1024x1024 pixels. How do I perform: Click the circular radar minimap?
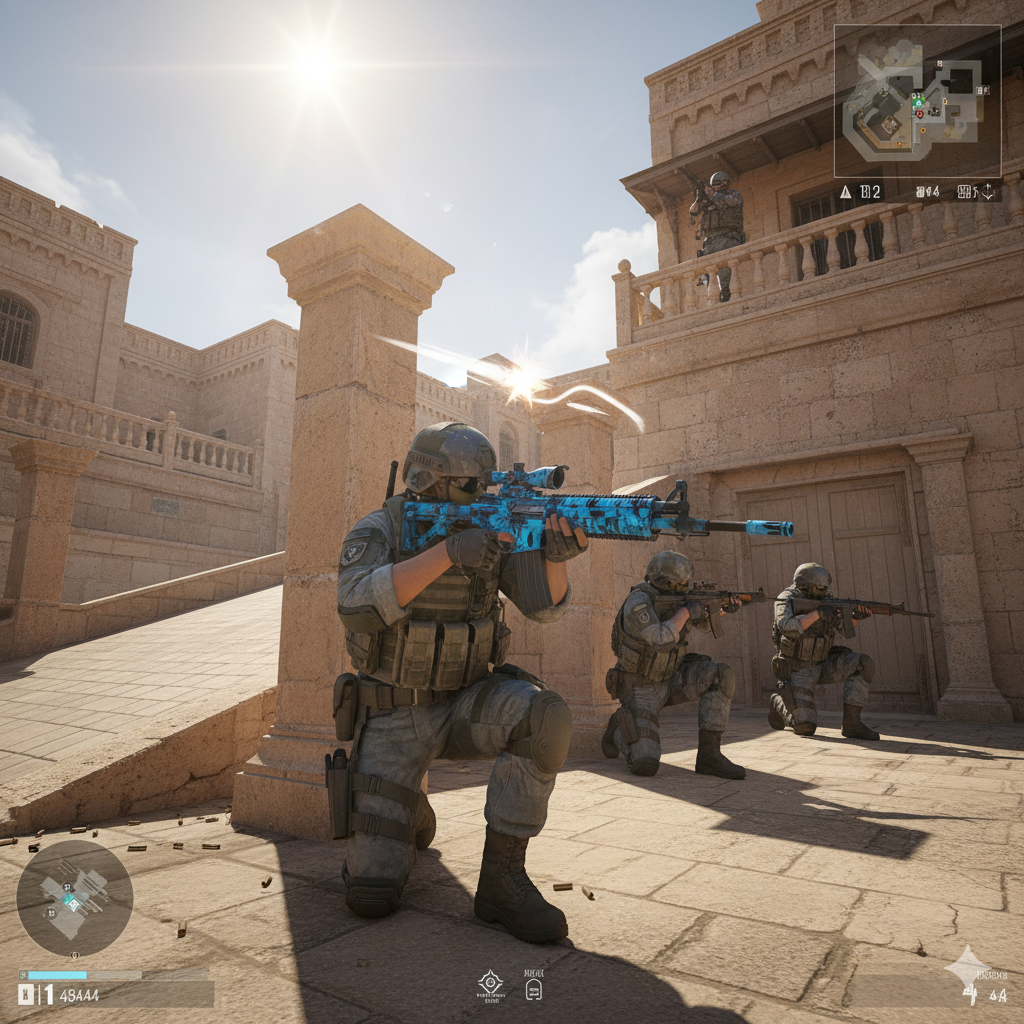(x=75, y=897)
